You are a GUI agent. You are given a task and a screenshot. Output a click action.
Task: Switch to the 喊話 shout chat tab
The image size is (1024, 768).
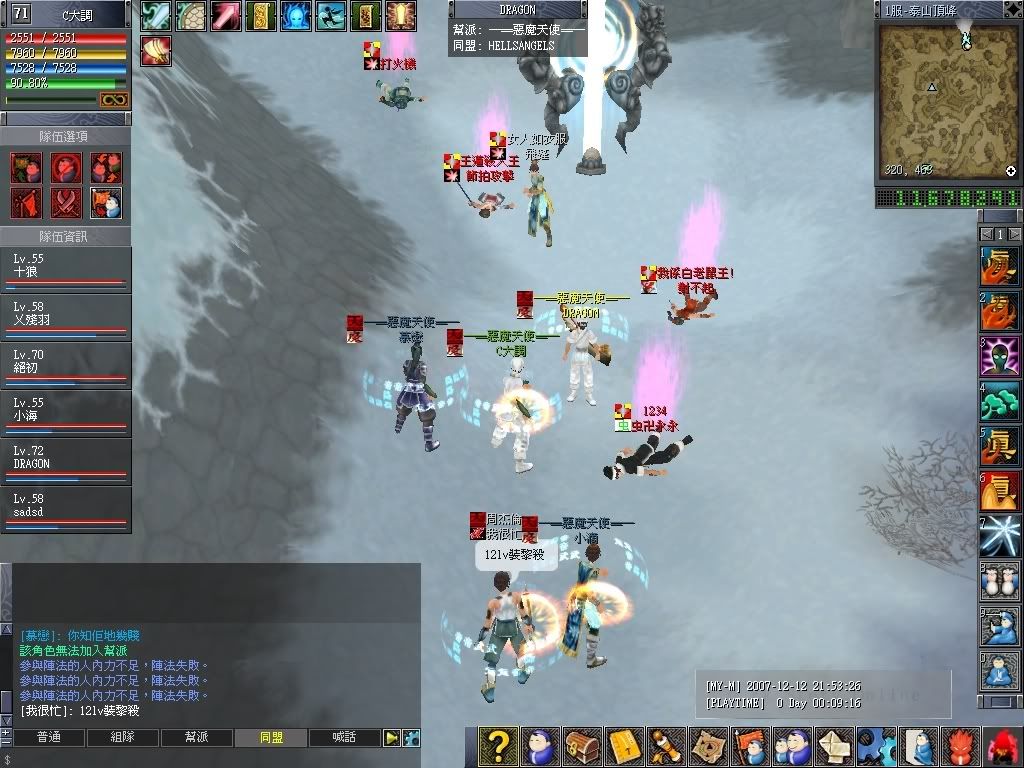(x=344, y=738)
